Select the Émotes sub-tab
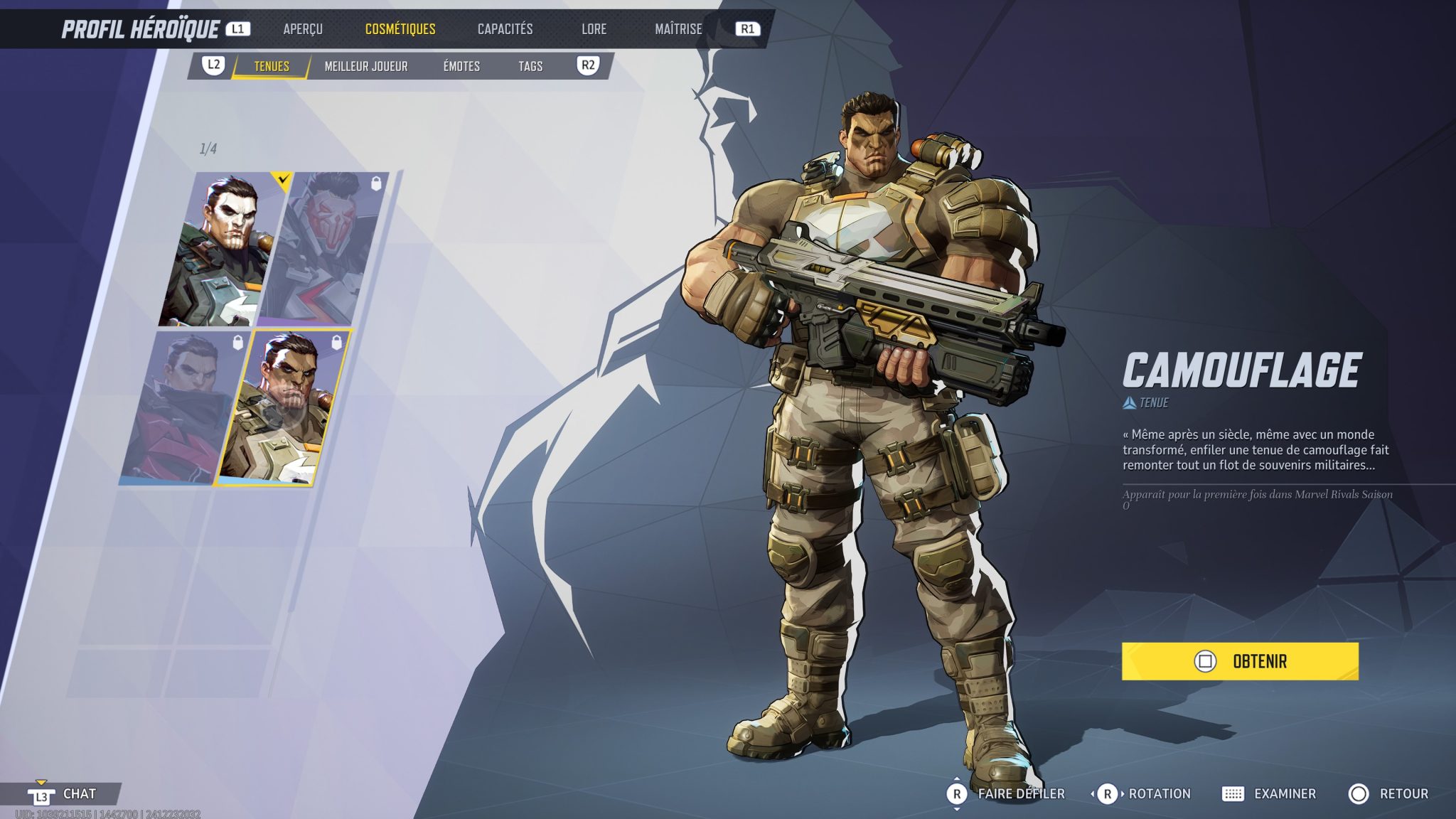Viewport: 1456px width, 819px height. 463,66
